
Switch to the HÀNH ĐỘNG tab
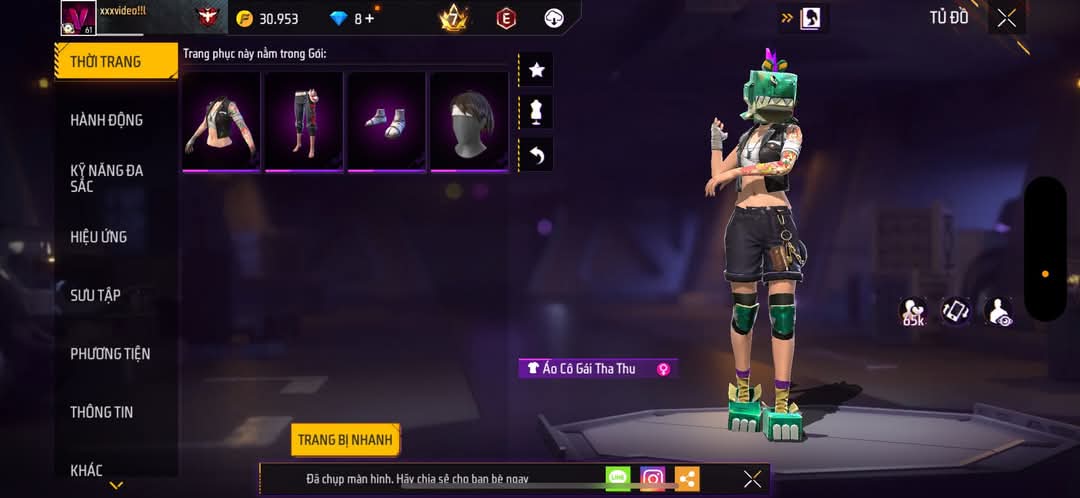(106, 120)
